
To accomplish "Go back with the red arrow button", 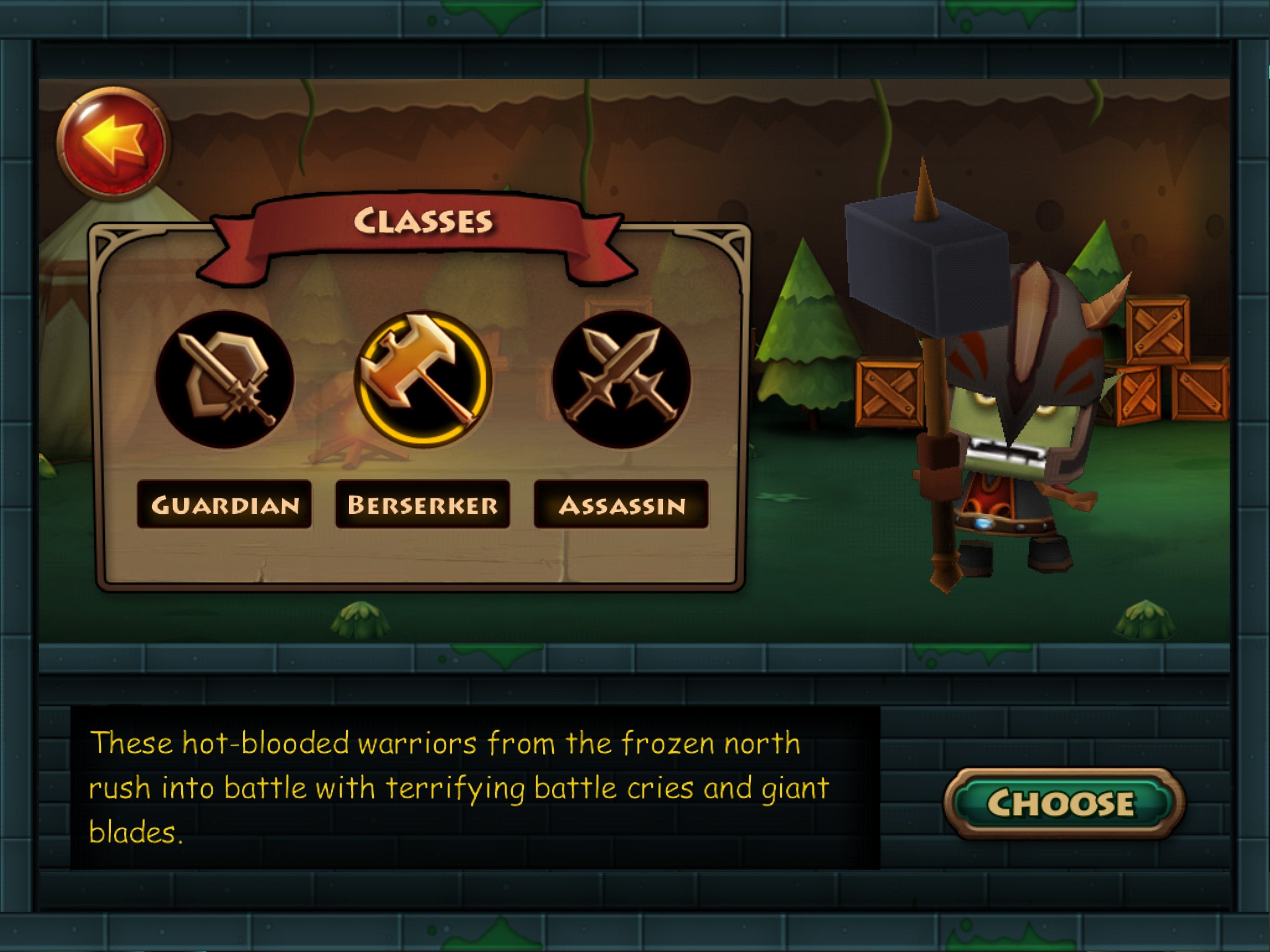I will coord(113,143).
